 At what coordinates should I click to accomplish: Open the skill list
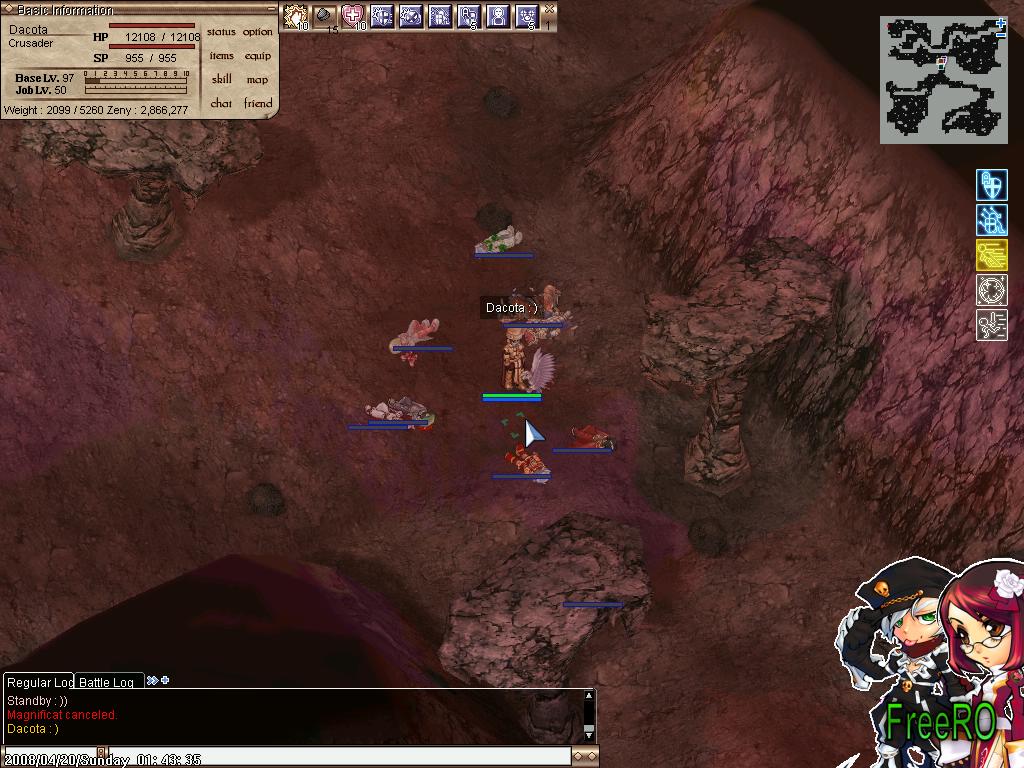click(x=221, y=80)
